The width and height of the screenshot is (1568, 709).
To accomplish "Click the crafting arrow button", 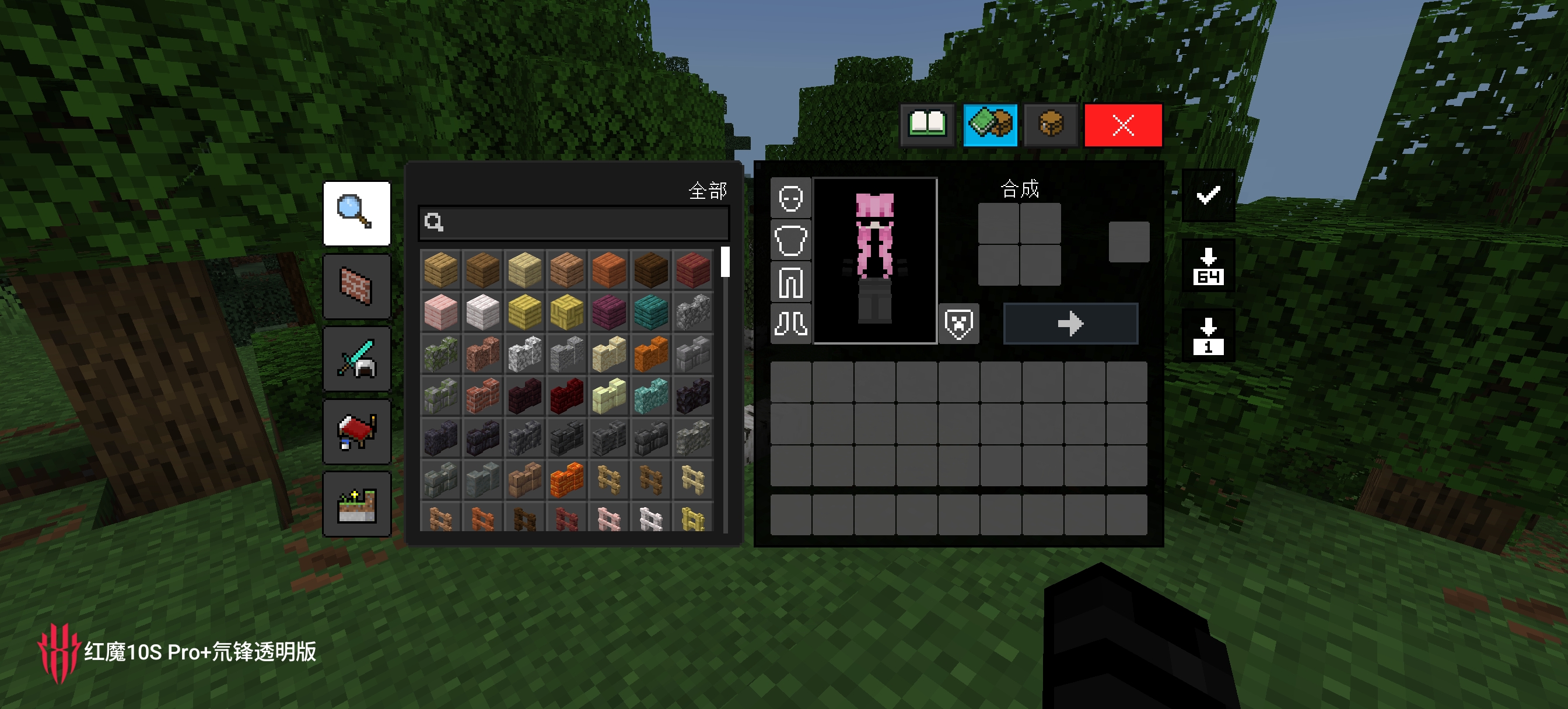I will 1070,324.
